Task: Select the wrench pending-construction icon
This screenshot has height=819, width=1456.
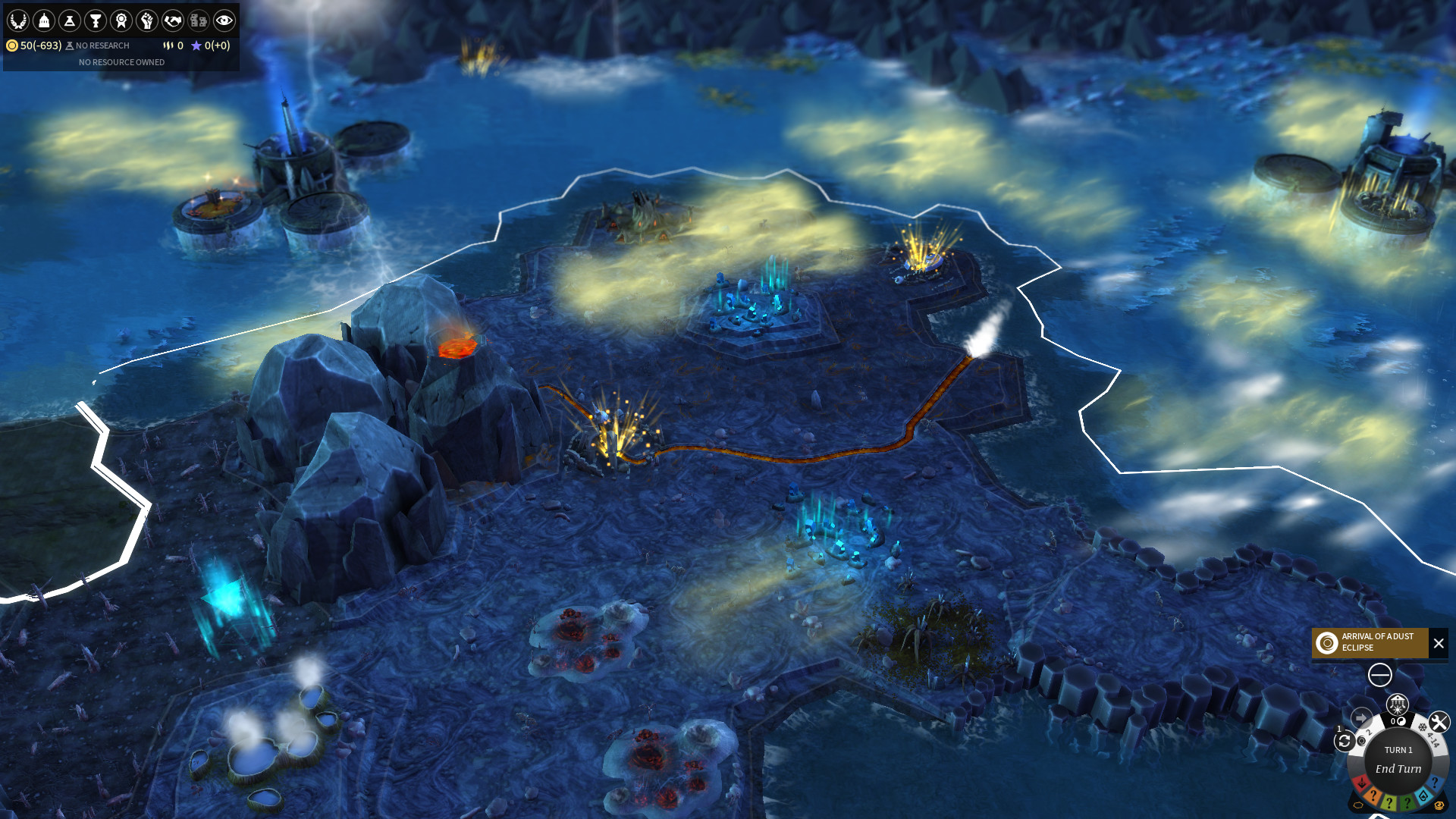Action: [x=1439, y=721]
